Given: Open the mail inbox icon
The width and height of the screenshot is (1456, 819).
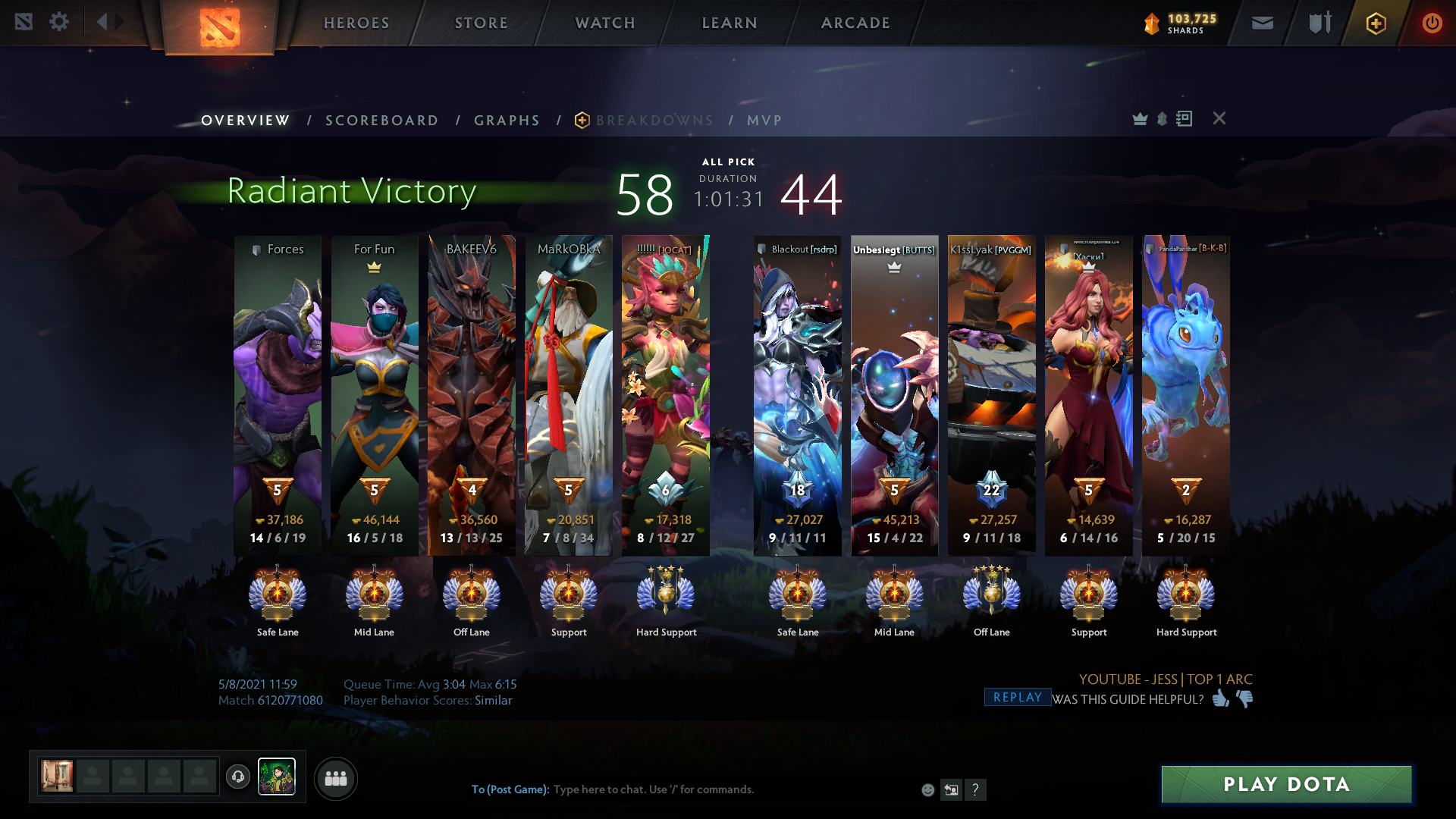Looking at the screenshot, I should (1263, 24).
